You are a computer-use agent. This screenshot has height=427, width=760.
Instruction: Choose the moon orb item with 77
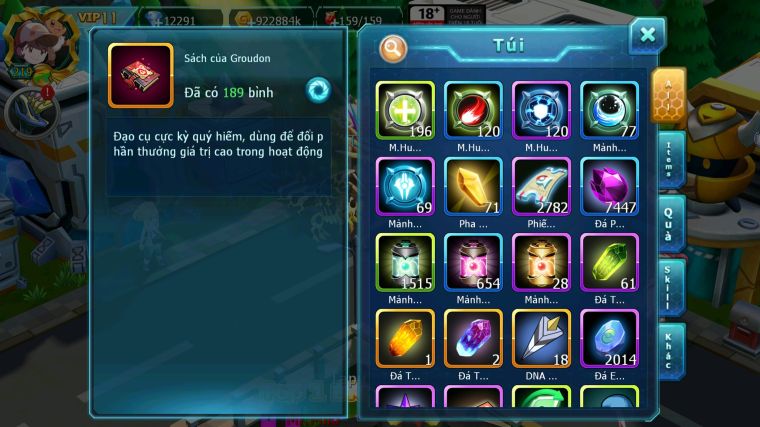pos(609,110)
